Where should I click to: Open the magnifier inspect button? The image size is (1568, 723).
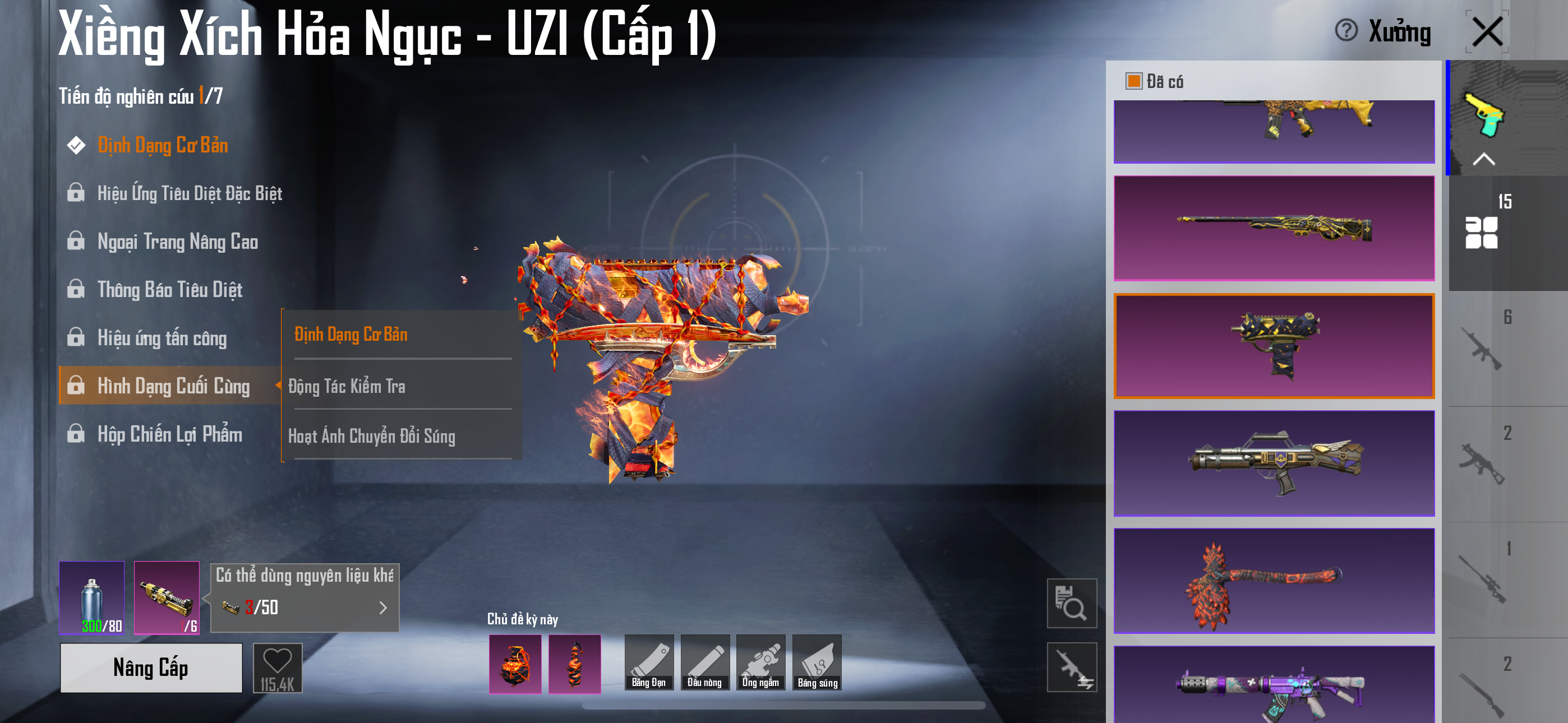pos(1071,603)
